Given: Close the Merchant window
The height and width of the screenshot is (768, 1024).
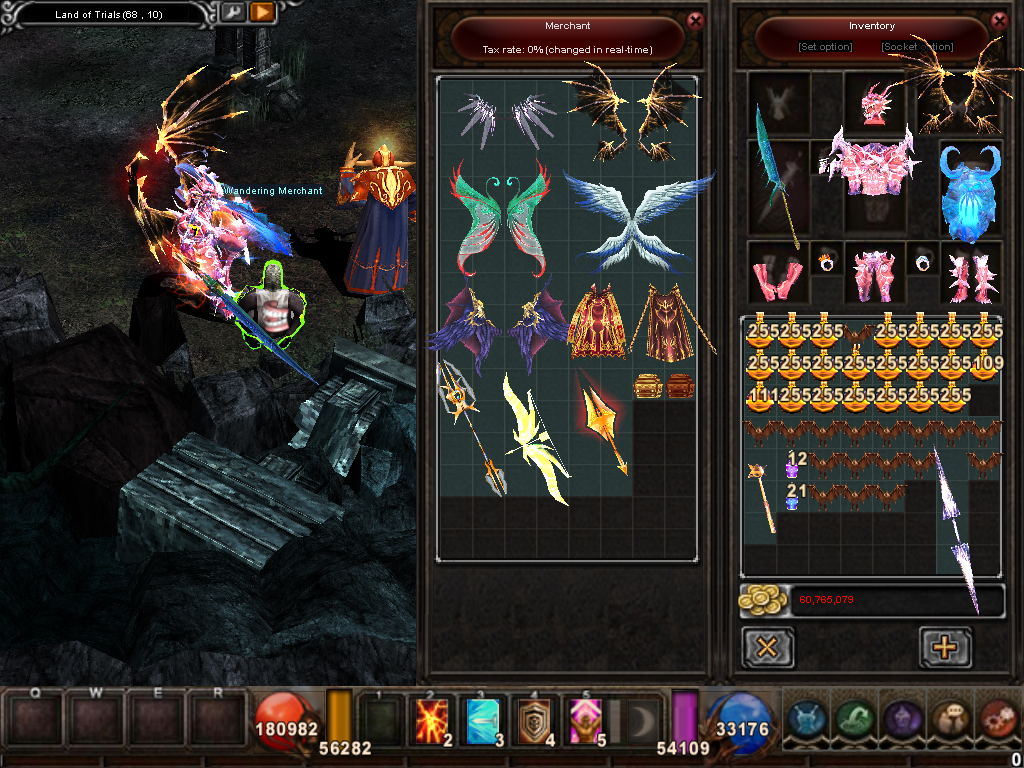Looking at the screenshot, I should [696, 19].
